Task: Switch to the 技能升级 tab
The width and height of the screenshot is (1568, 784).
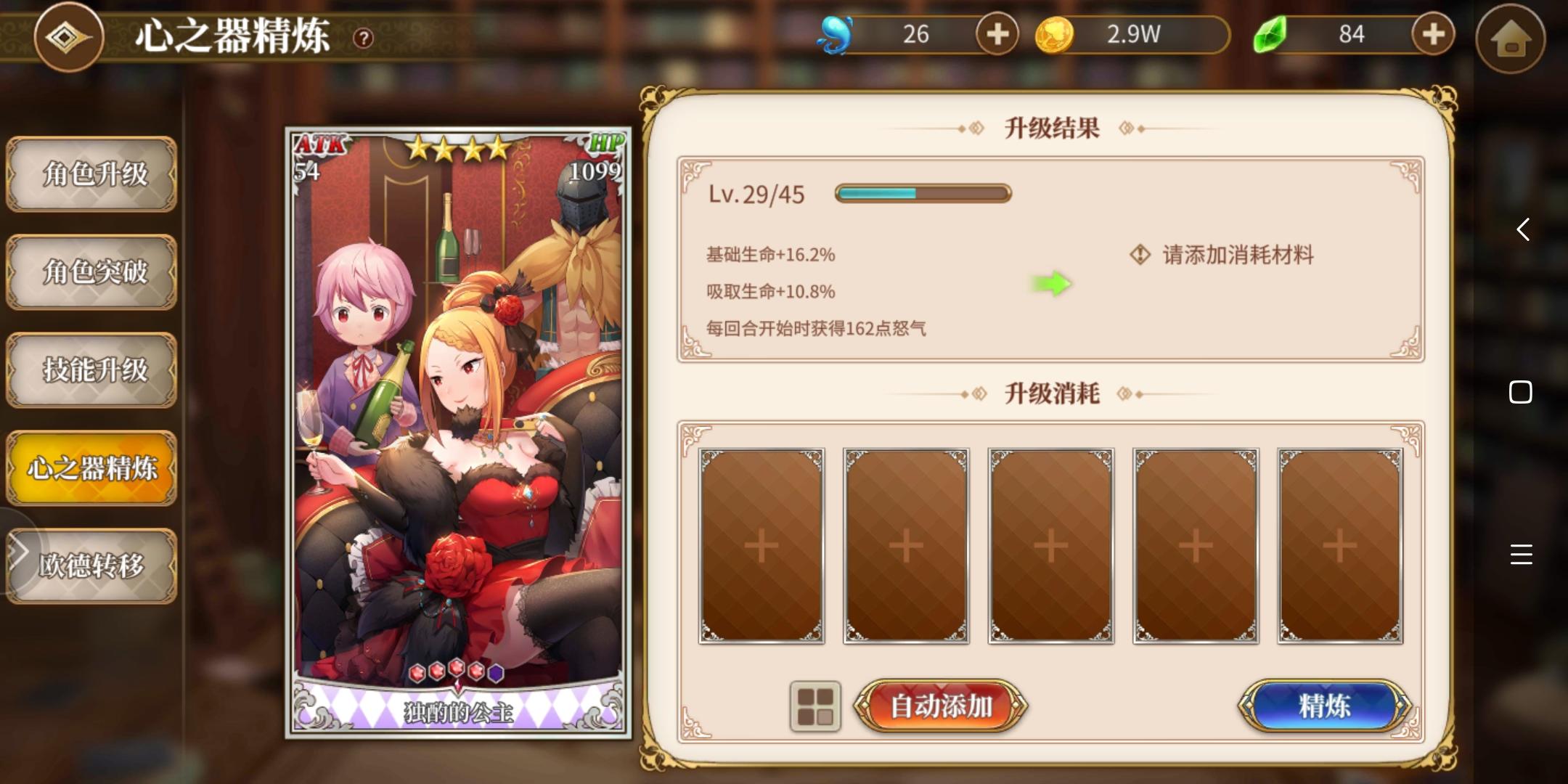Action: pos(92,370)
